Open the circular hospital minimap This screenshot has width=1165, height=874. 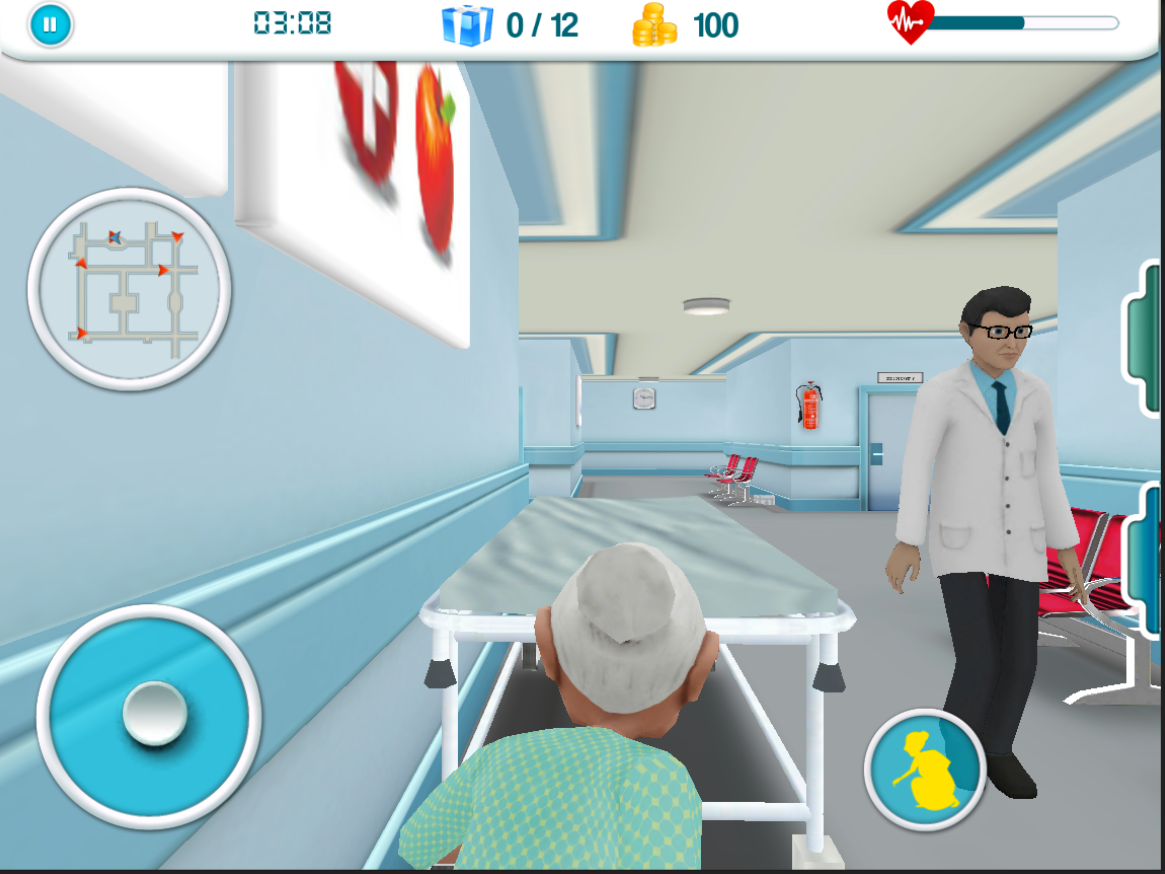[129, 289]
